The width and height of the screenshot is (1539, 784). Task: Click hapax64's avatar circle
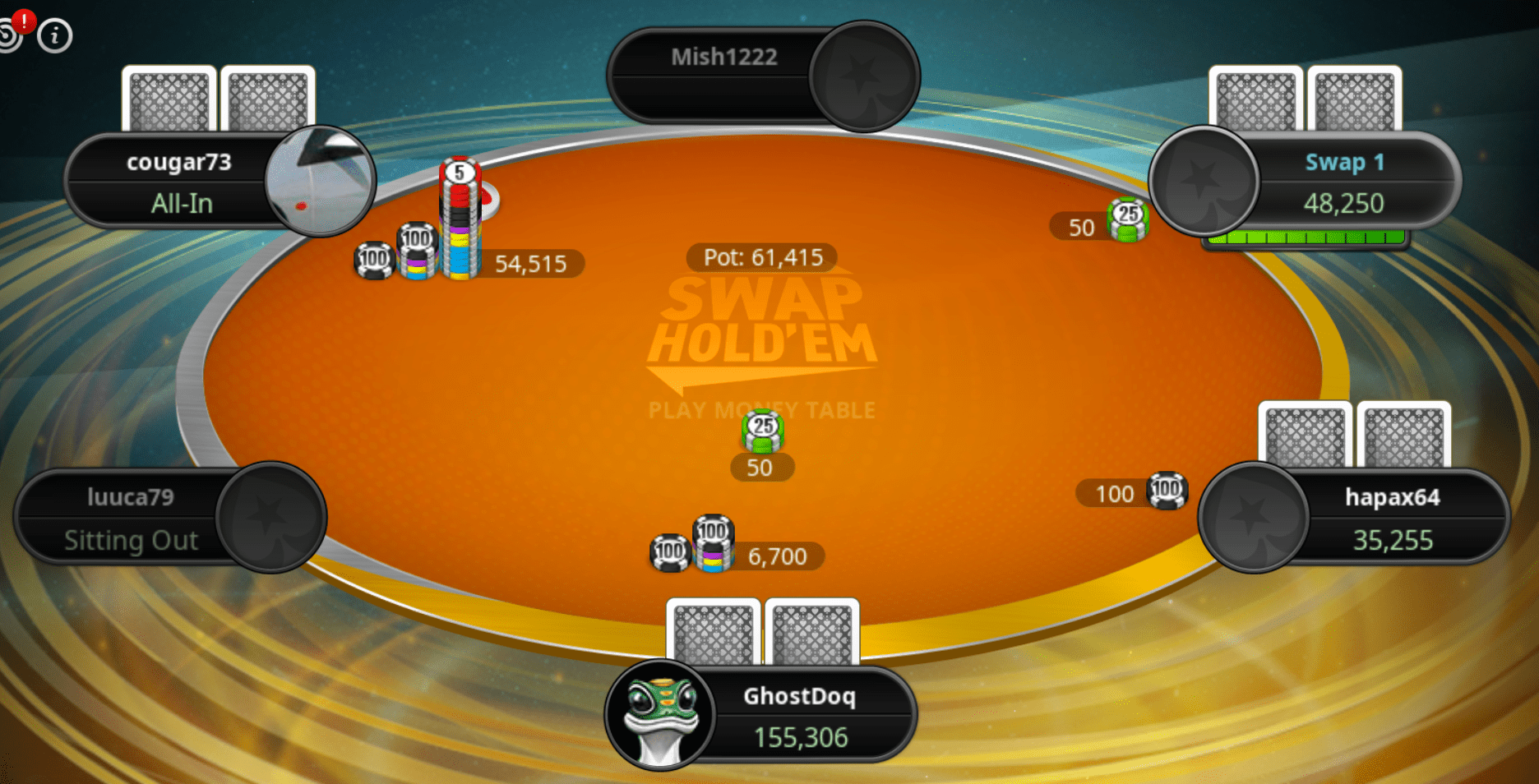(x=1253, y=518)
